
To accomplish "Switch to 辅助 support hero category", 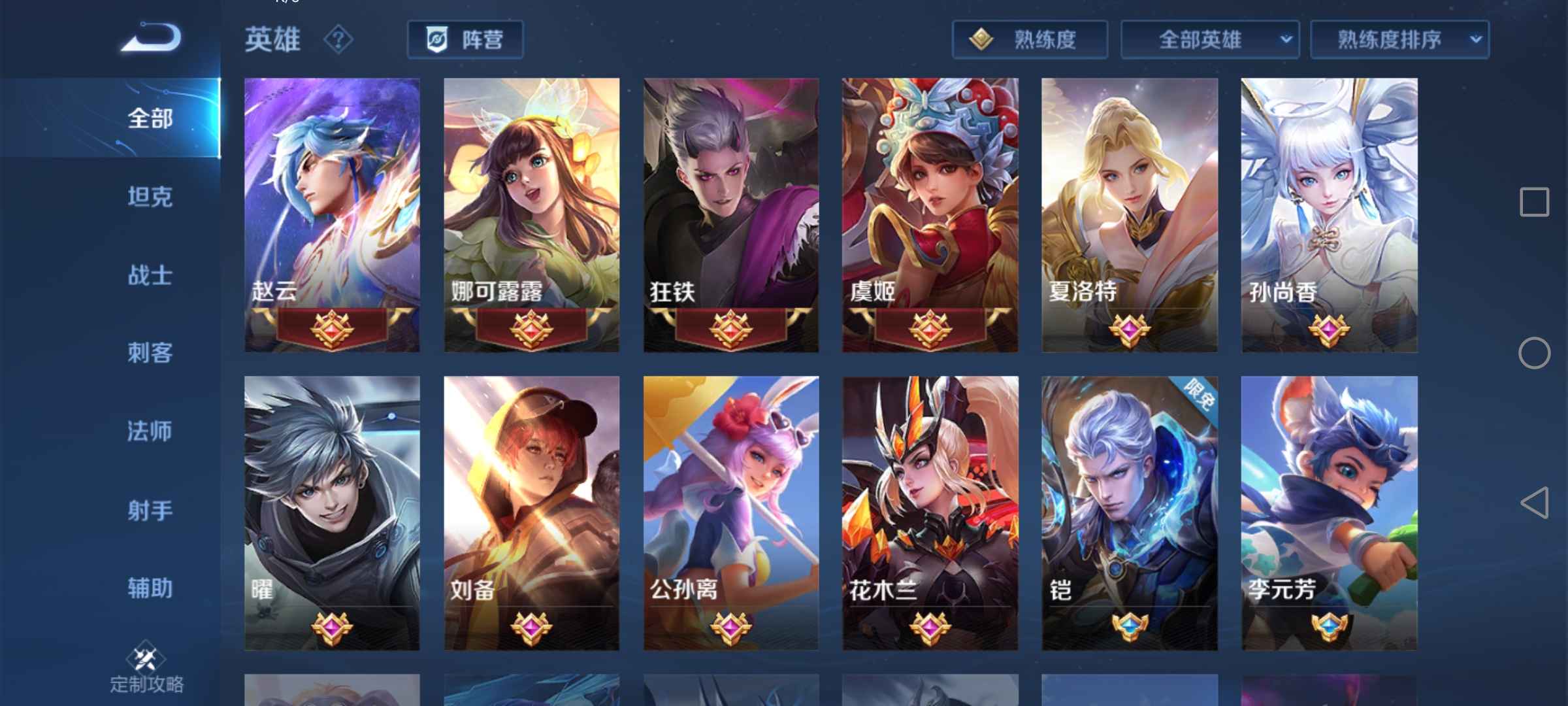I will coord(150,588).
